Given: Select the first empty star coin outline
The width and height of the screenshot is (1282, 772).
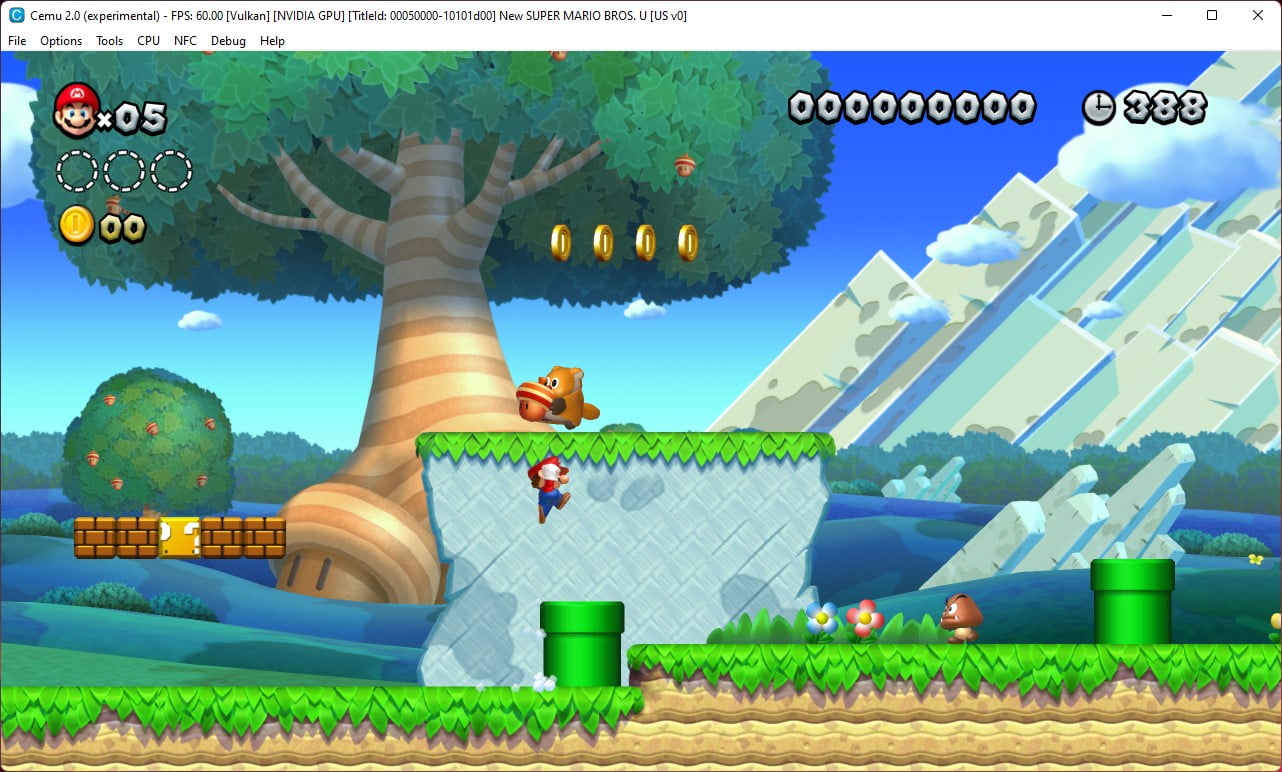Looking at the screenshot, I should point(75,171).
